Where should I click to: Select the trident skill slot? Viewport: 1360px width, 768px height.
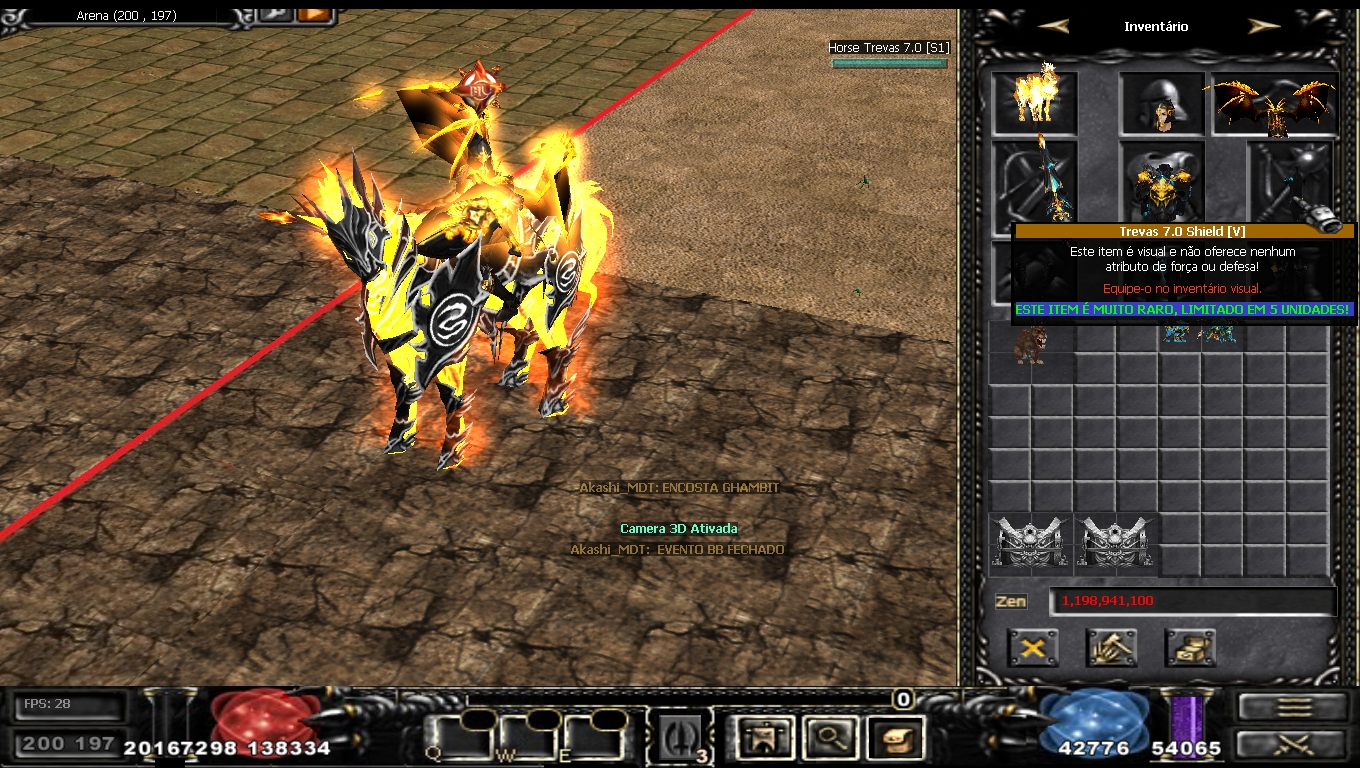pyautogui.click(x=680, y=738)
